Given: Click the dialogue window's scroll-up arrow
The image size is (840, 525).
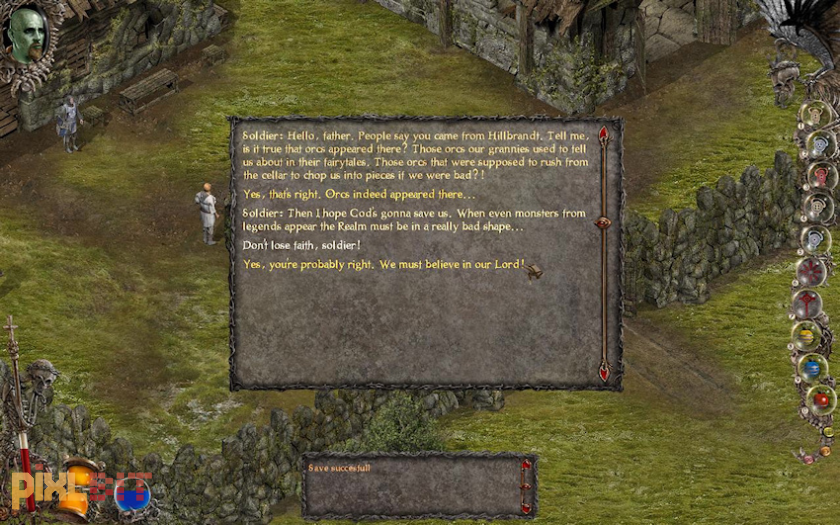Looking at the screenshot, I should coord(603,134).
